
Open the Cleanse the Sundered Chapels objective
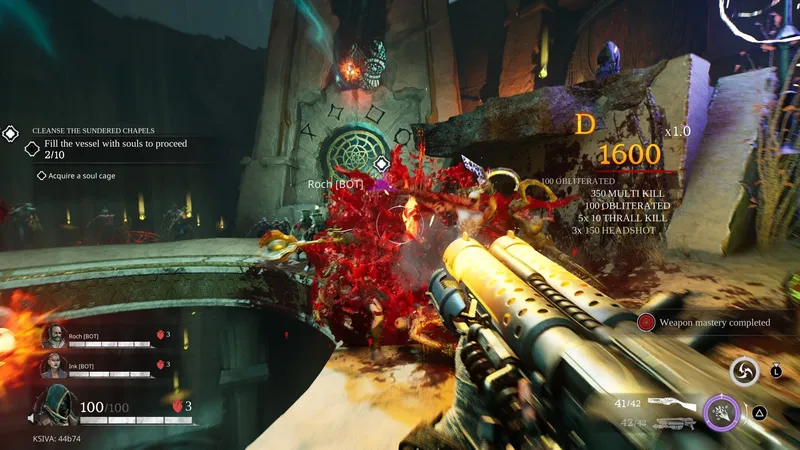click(81, 130)
